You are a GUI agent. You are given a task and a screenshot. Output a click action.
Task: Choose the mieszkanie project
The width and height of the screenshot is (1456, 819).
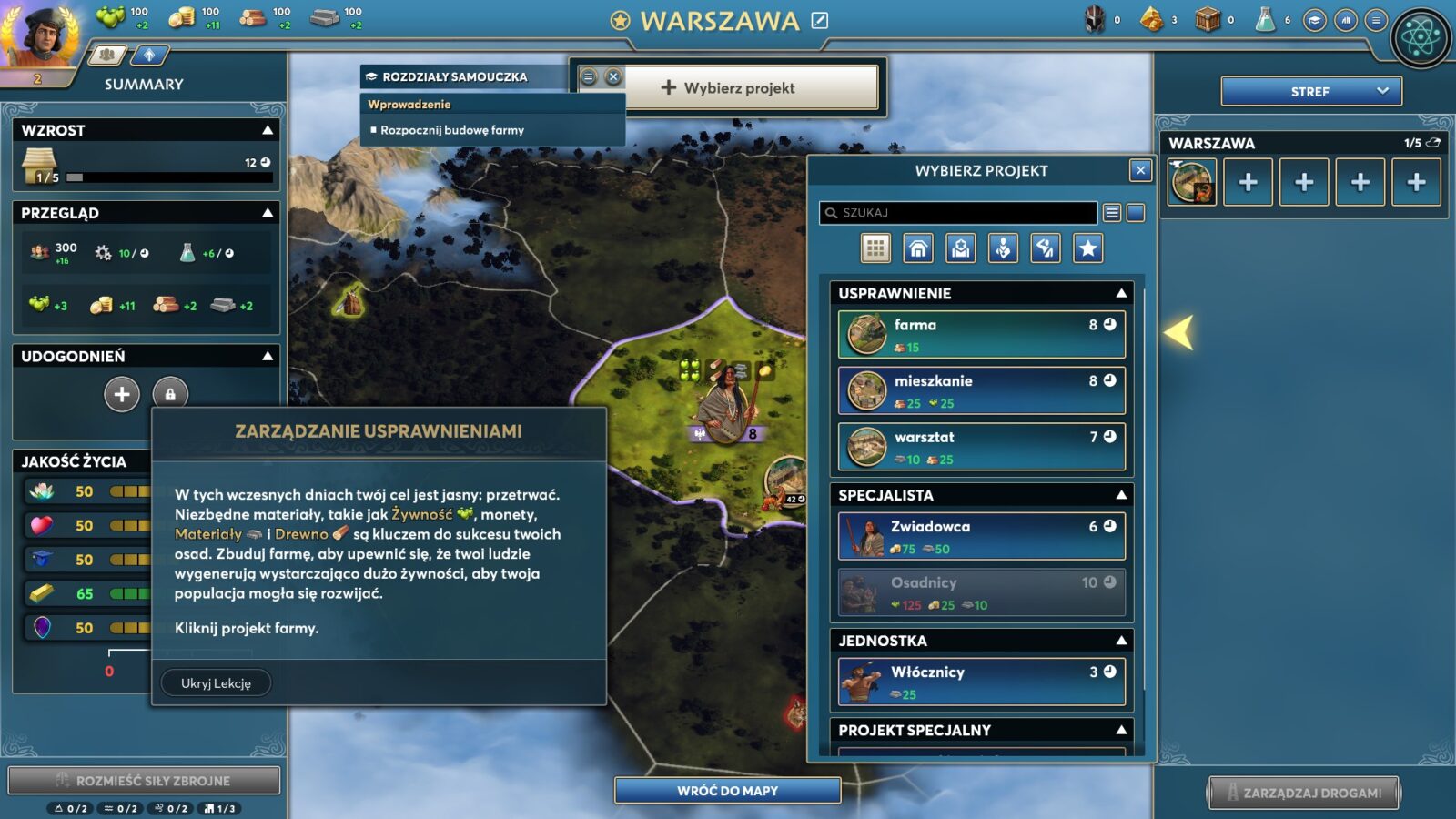pyautogui.click(x=981, y=390)
